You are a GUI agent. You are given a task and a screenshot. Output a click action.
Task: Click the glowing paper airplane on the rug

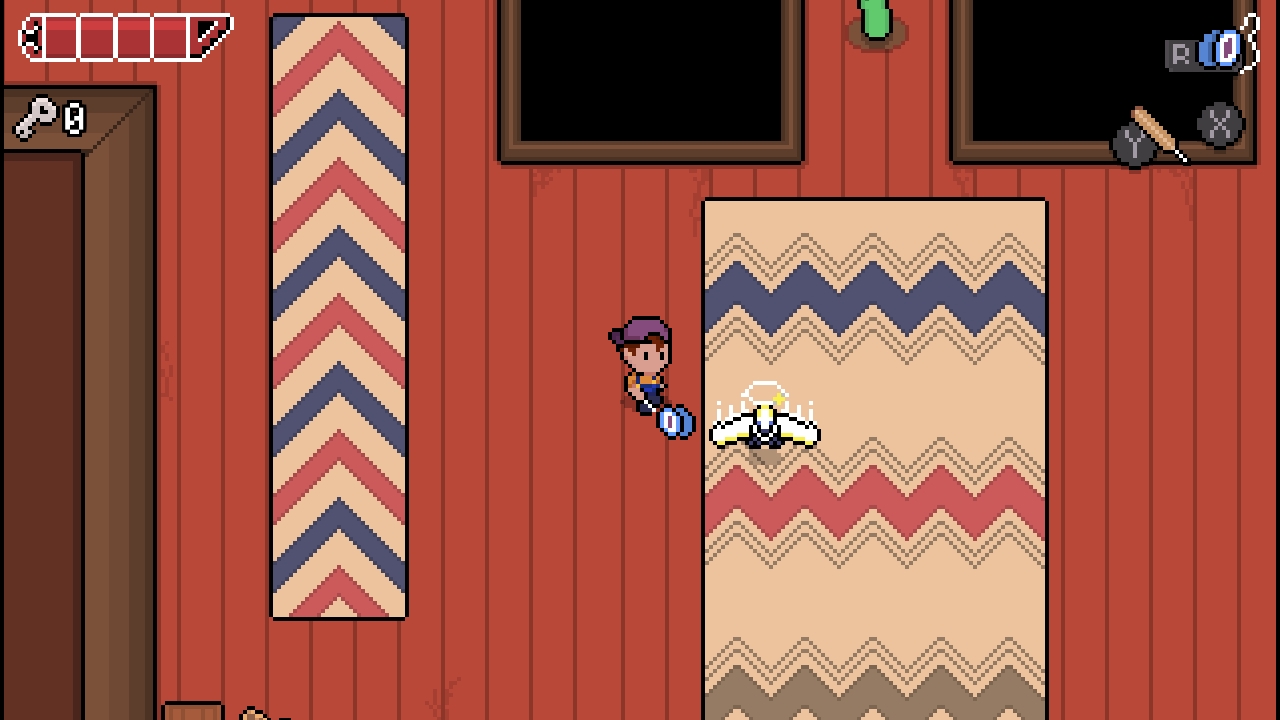pos(765,430)
